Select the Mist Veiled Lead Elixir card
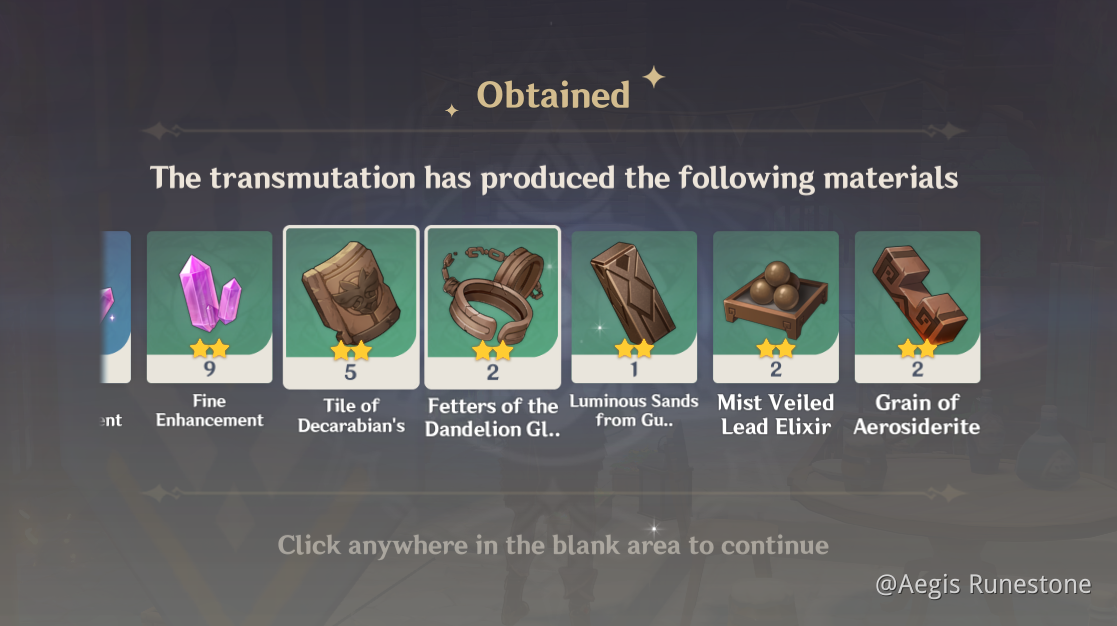The image size is (1117, 626). (x=776, y=306)
